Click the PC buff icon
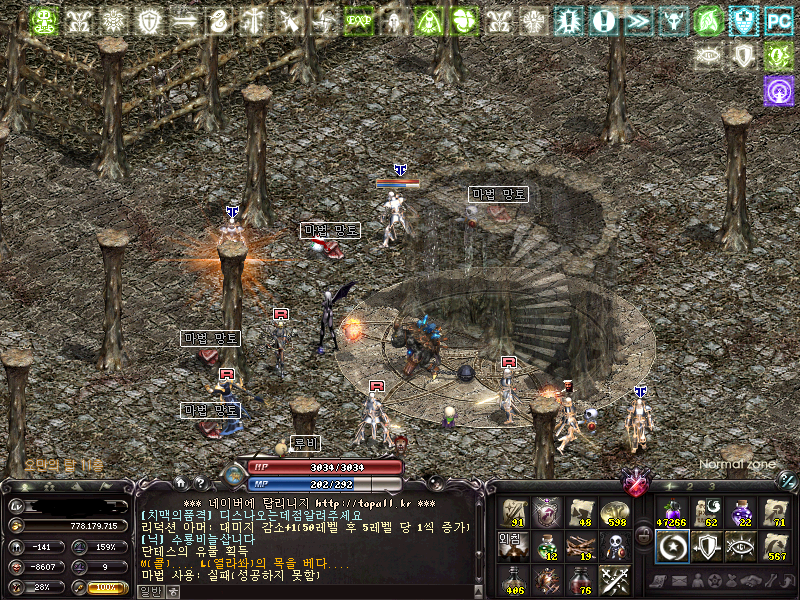 coord(779,20)
